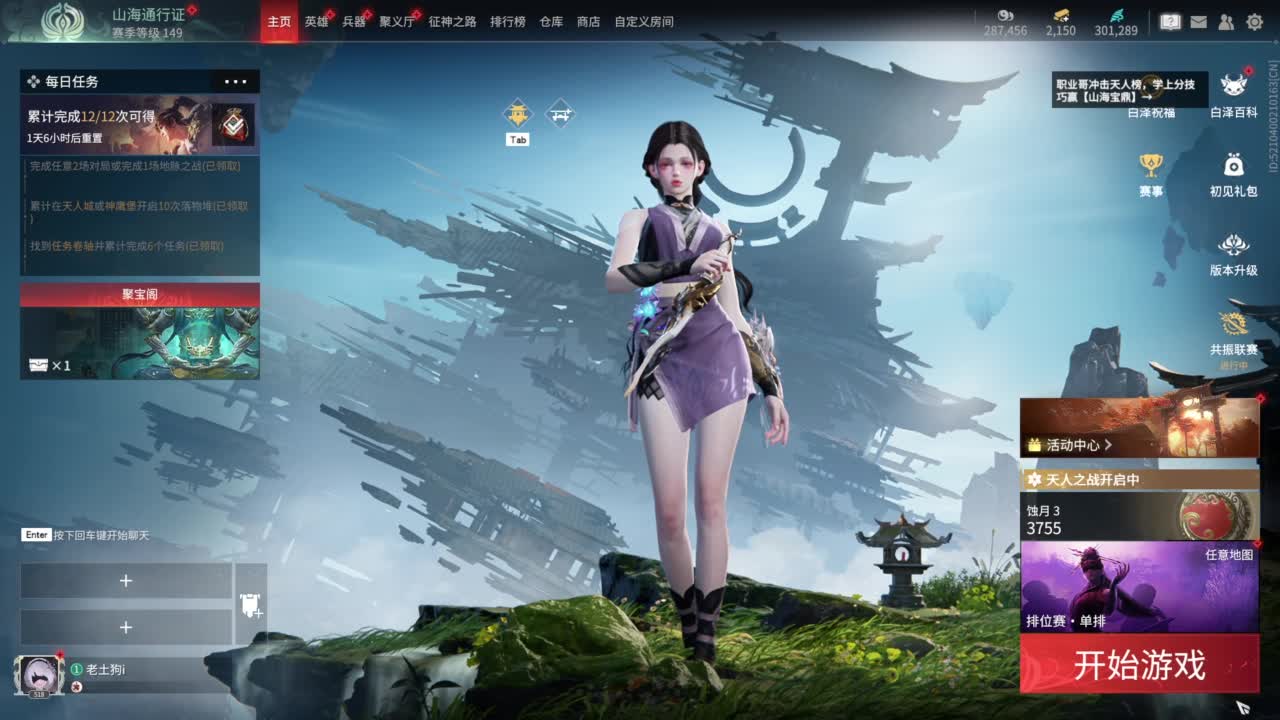This screenshot has width=1280, height=720.
Task: Open the settings gear icon
Action: 1254,21
